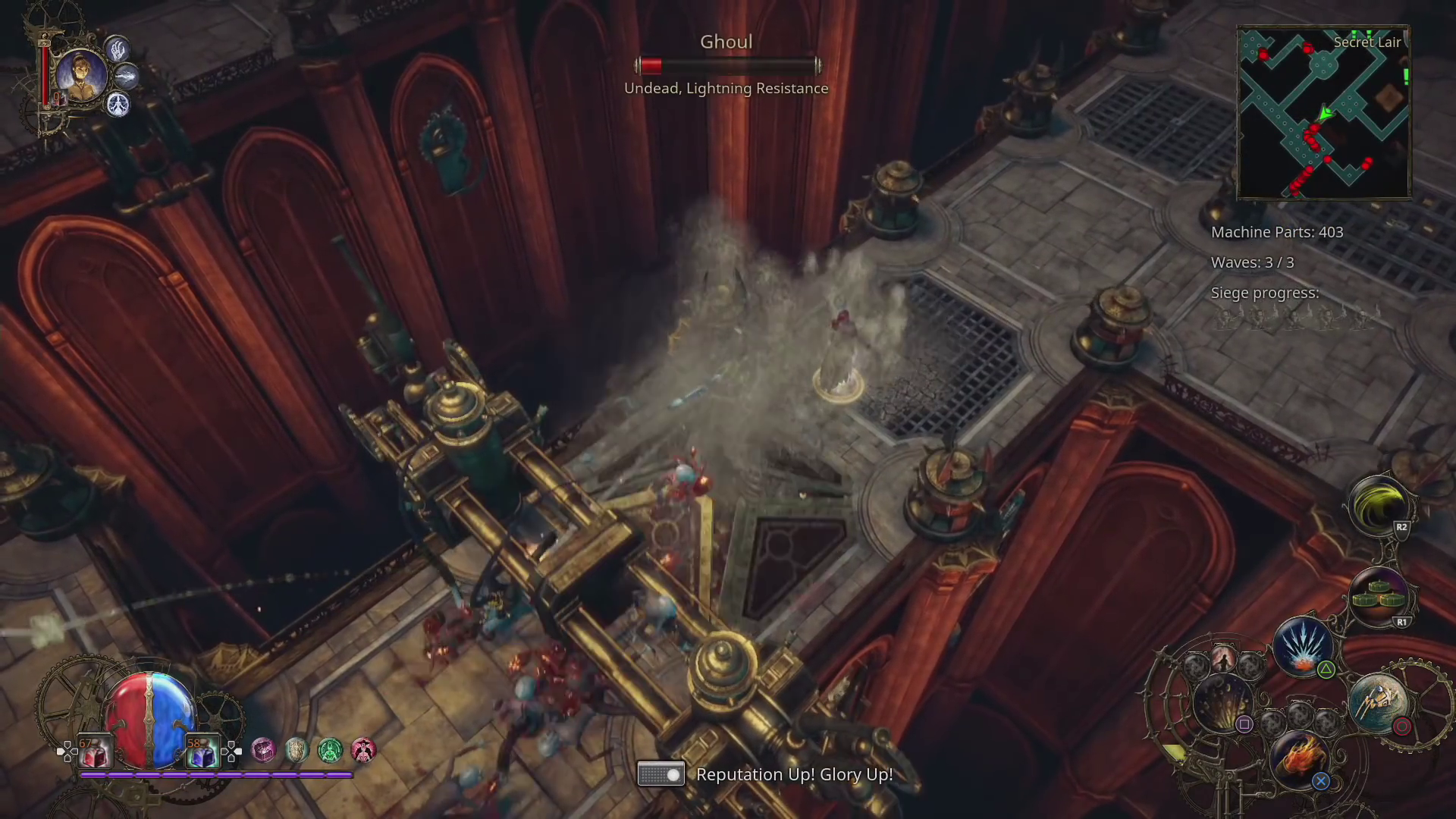Click the purple treasure chest buff icon
Viewport: 1456px width, 819px height.
(x=263, y=750)
